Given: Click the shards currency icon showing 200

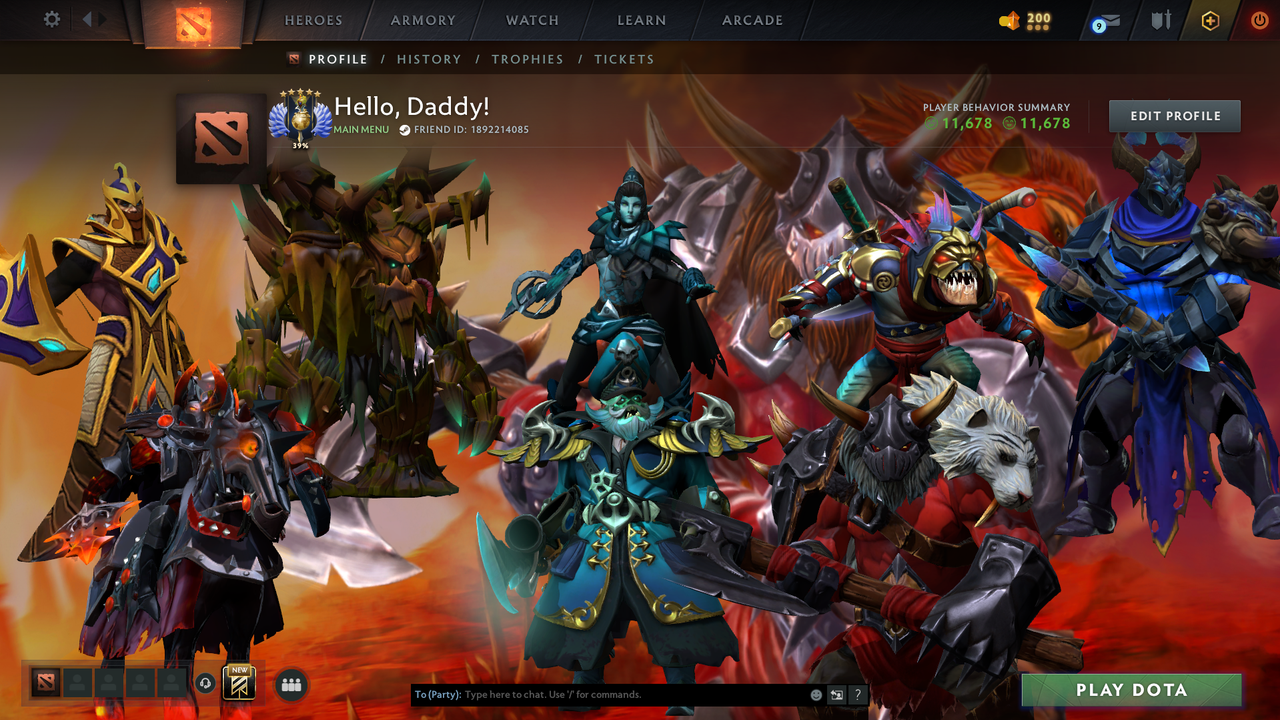Looking at the screenshot, I should [1009, 18].
